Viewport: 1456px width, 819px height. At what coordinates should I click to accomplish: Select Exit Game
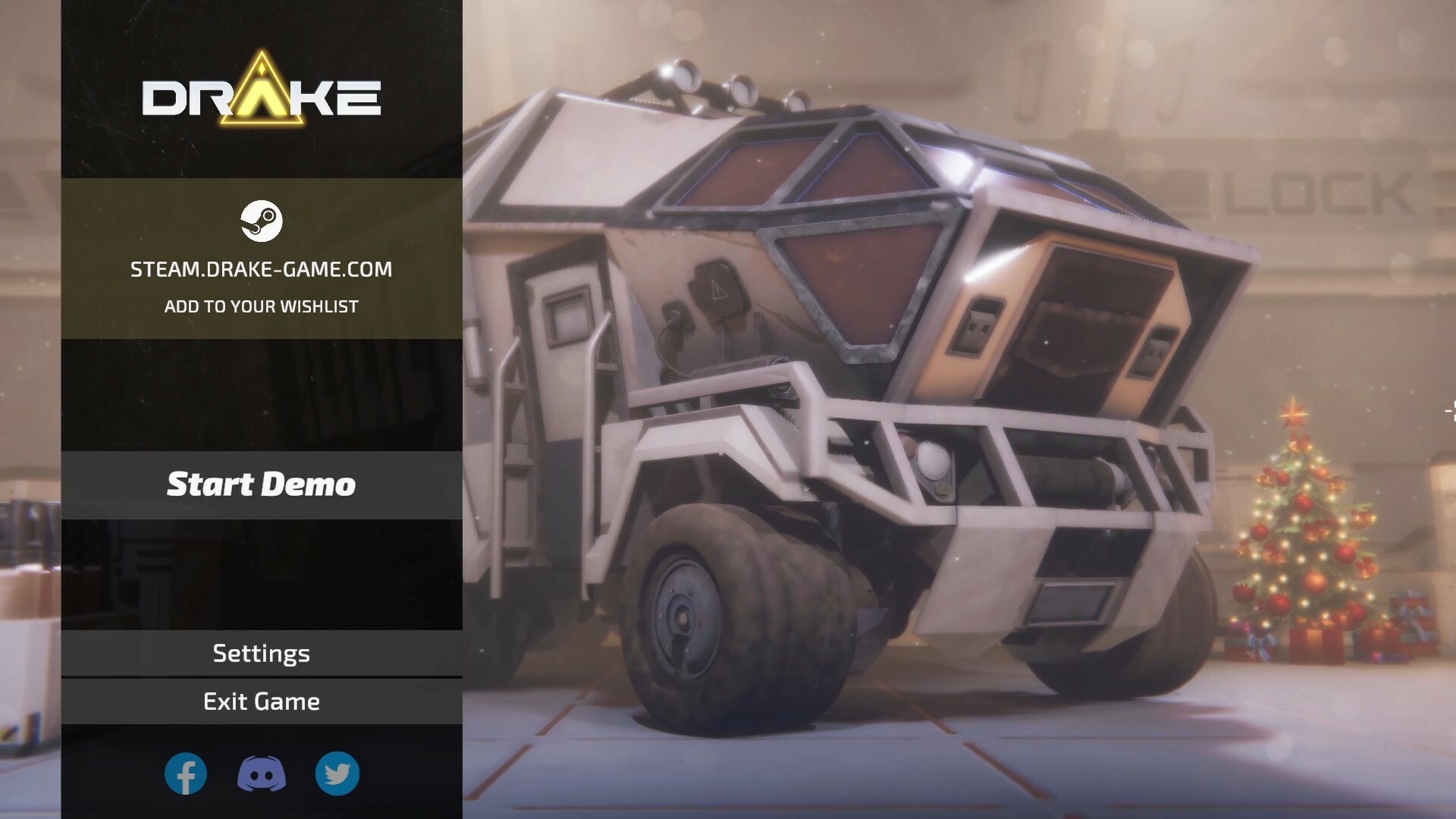(x=261, y=701)
